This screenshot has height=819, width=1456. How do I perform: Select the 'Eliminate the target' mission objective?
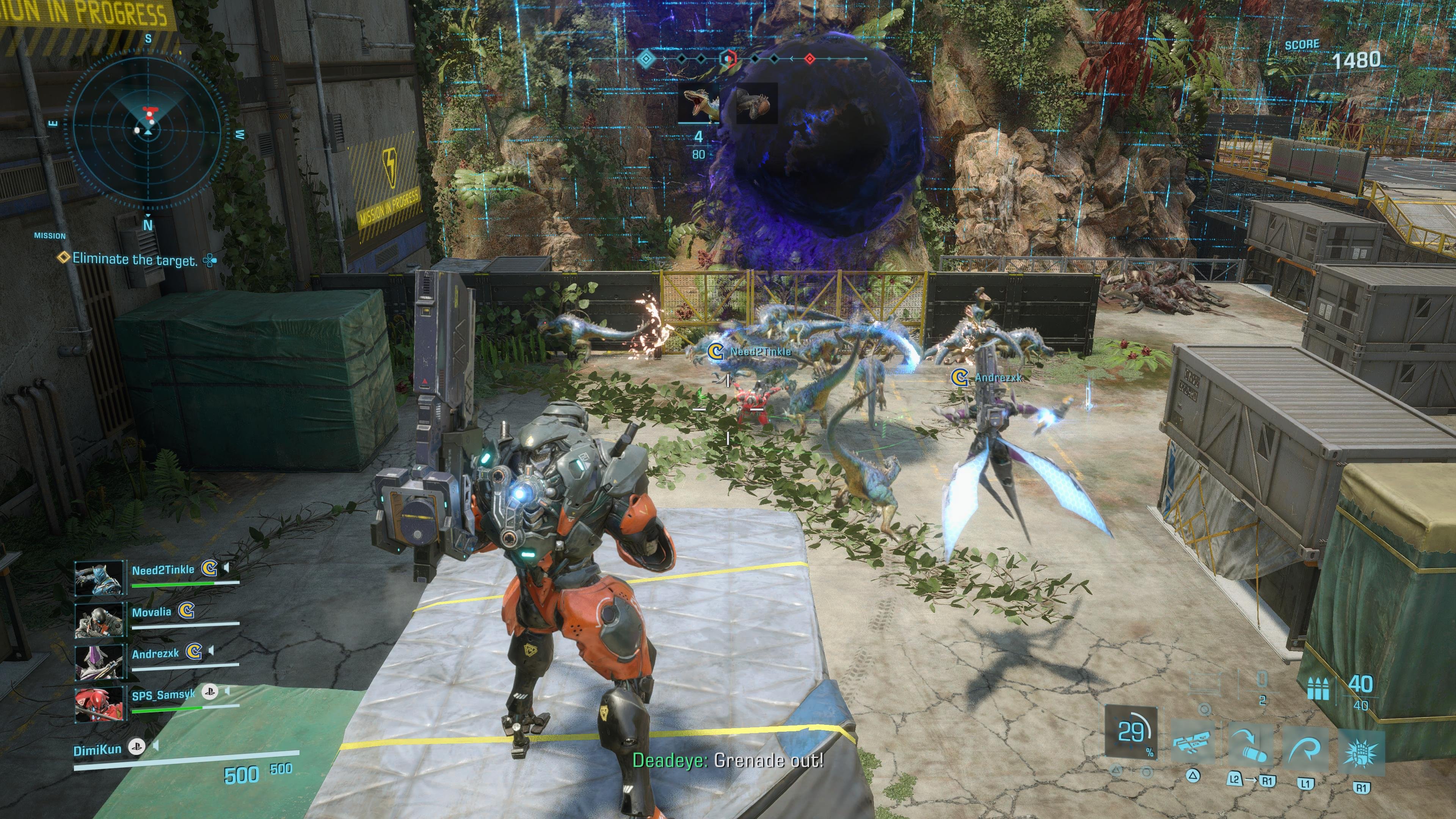point(135,259)
